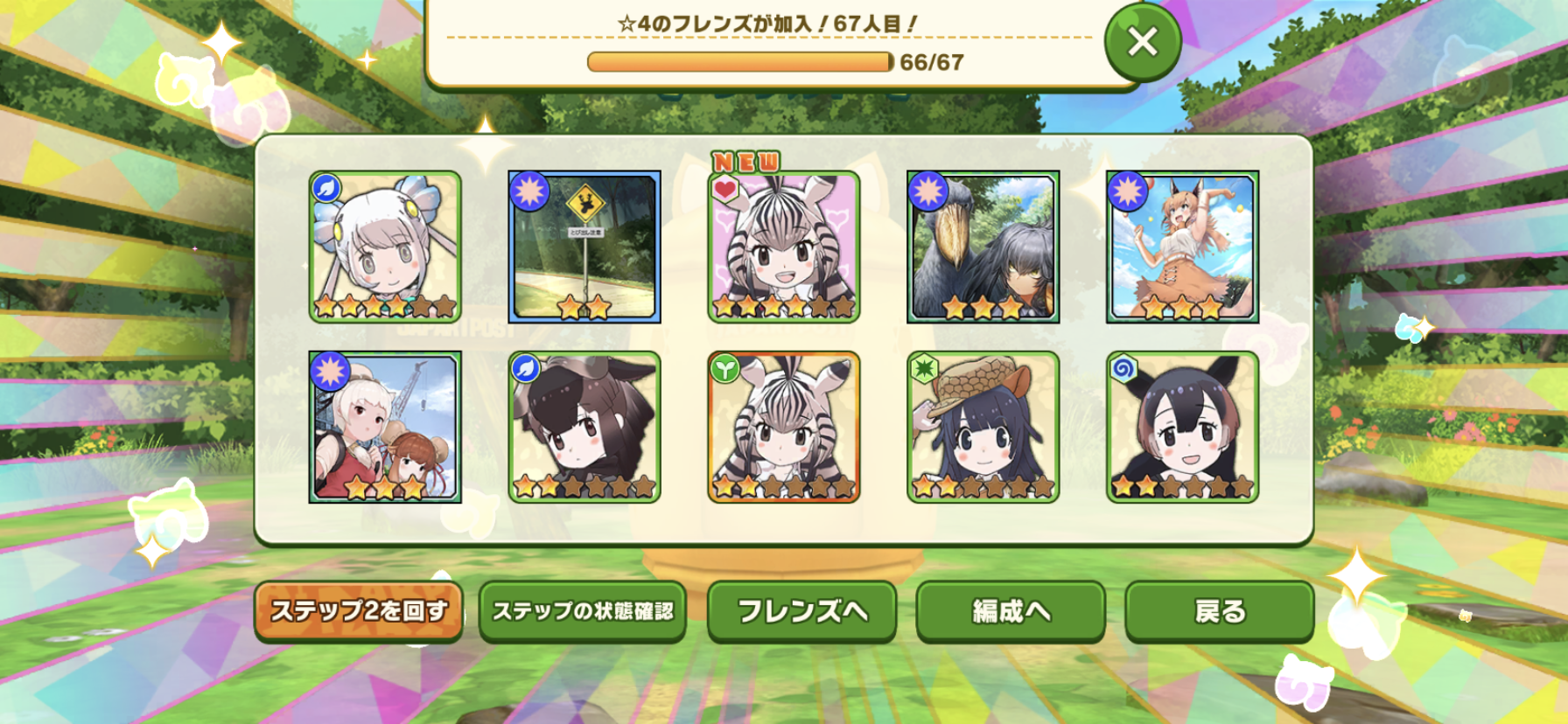Close the notification banner with the X

[x=1142, y=42]
